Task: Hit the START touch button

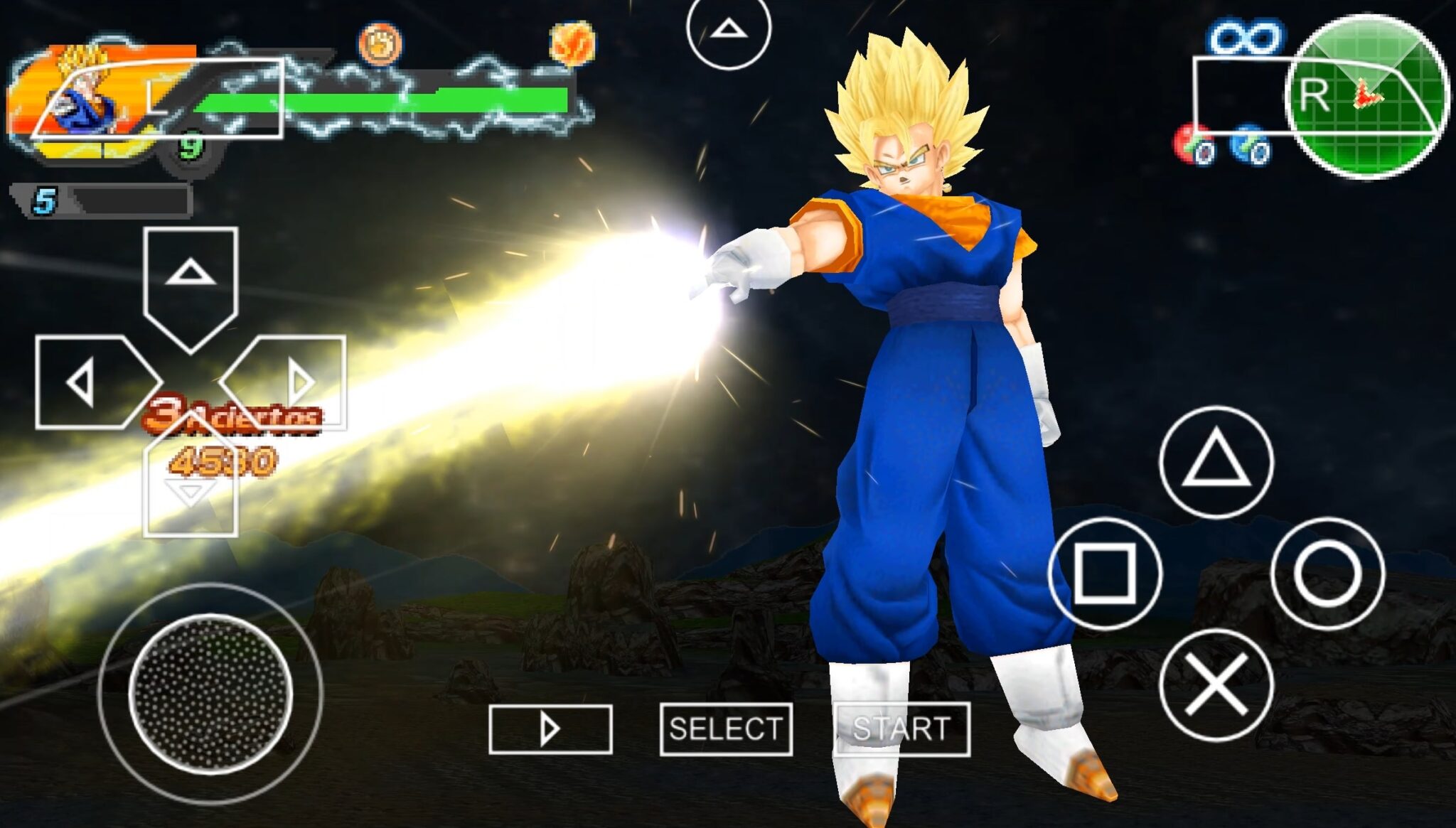Action: 901,729
